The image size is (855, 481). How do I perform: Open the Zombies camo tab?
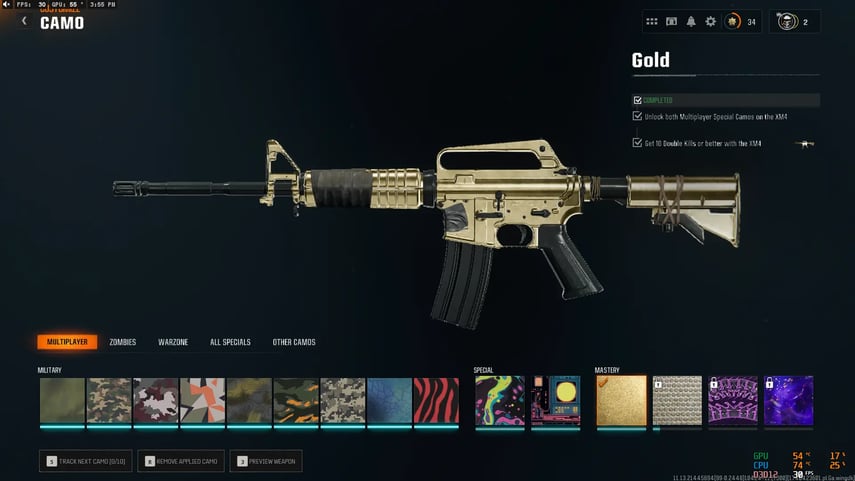122,342
